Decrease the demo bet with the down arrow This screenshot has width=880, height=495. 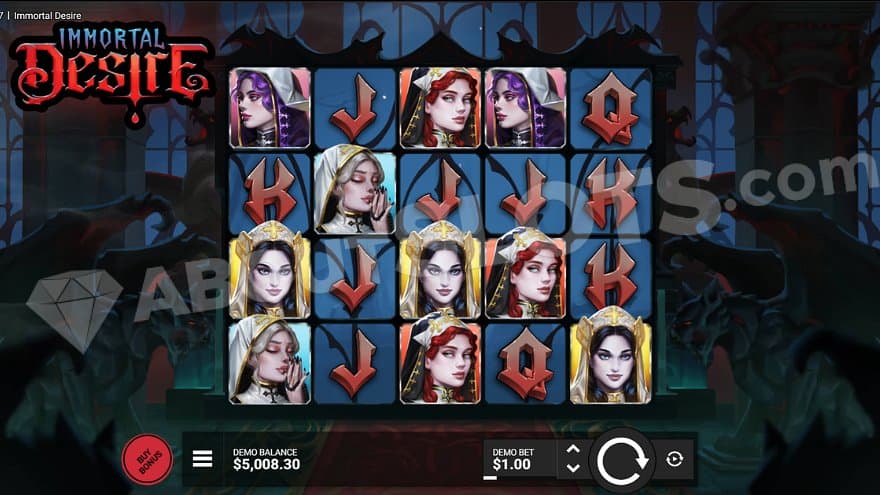pyautogui.click(x=573, y=468)
